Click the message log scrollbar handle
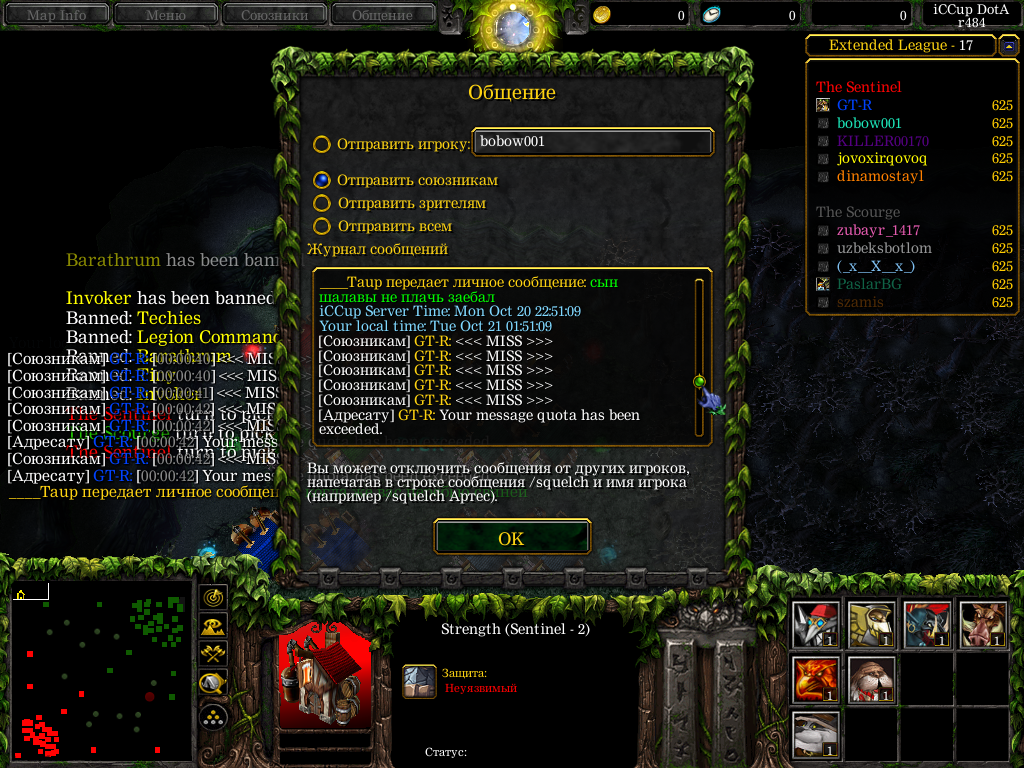 pos(699,381)
